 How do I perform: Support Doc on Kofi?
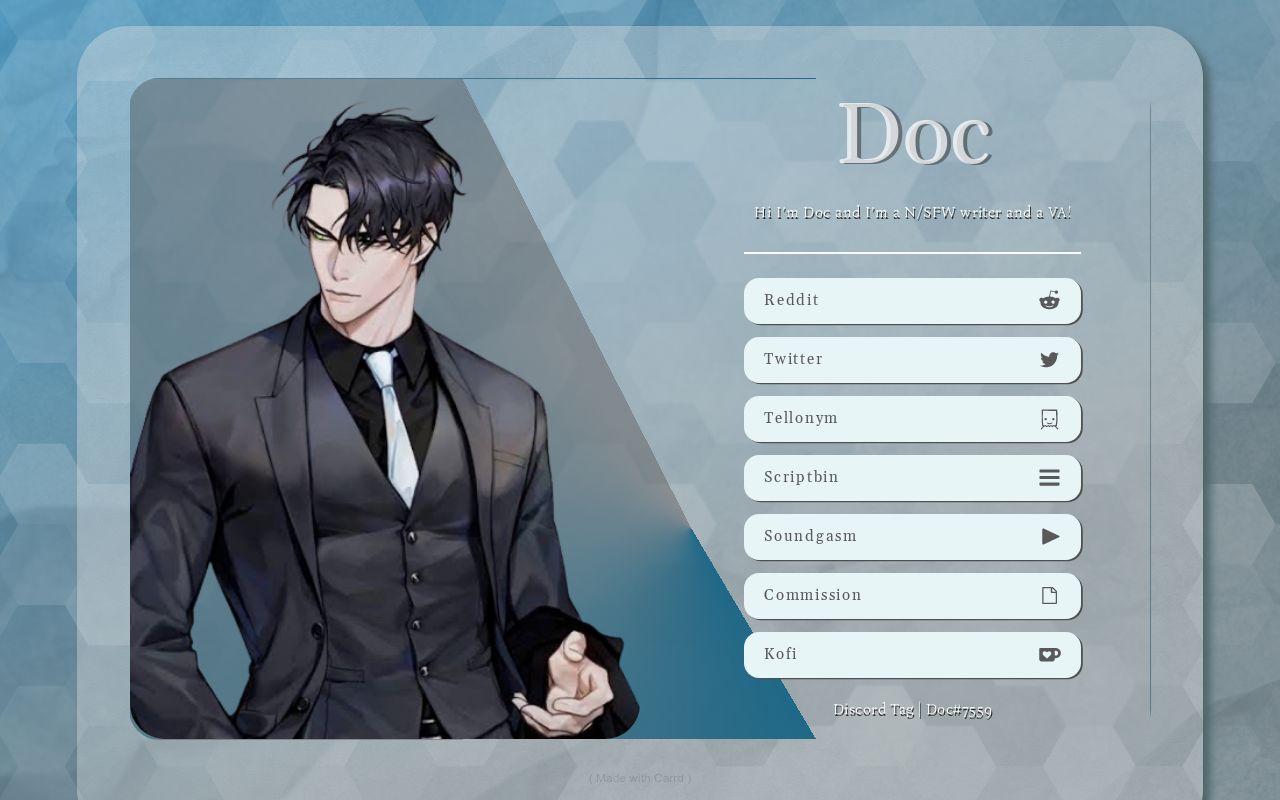pyautogui.click(x=912, y=654)
